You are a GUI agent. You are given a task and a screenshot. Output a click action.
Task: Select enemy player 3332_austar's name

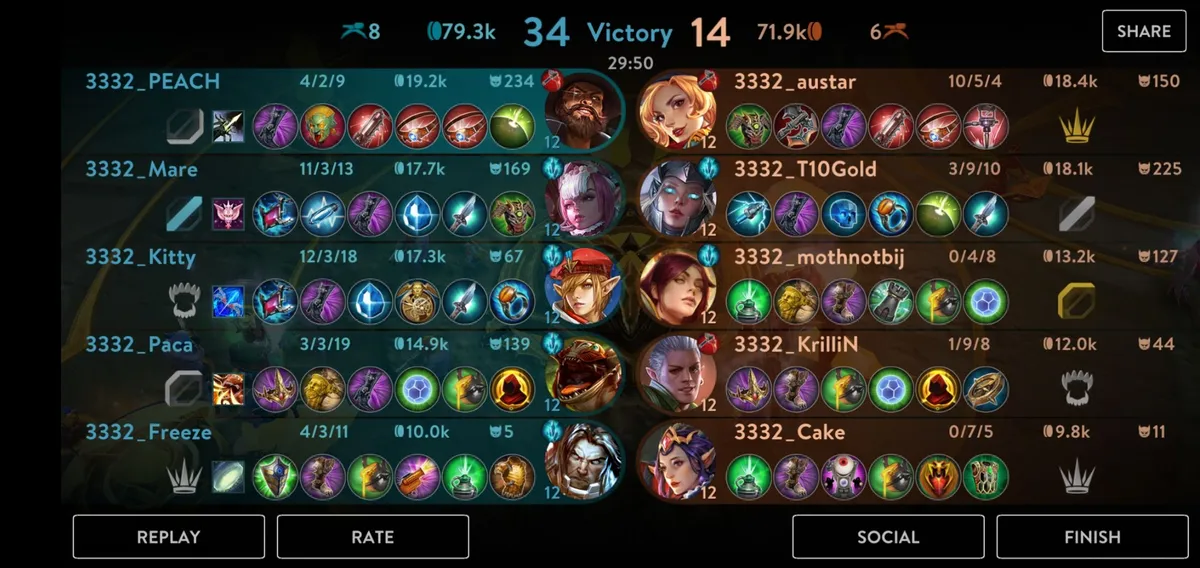795,82
